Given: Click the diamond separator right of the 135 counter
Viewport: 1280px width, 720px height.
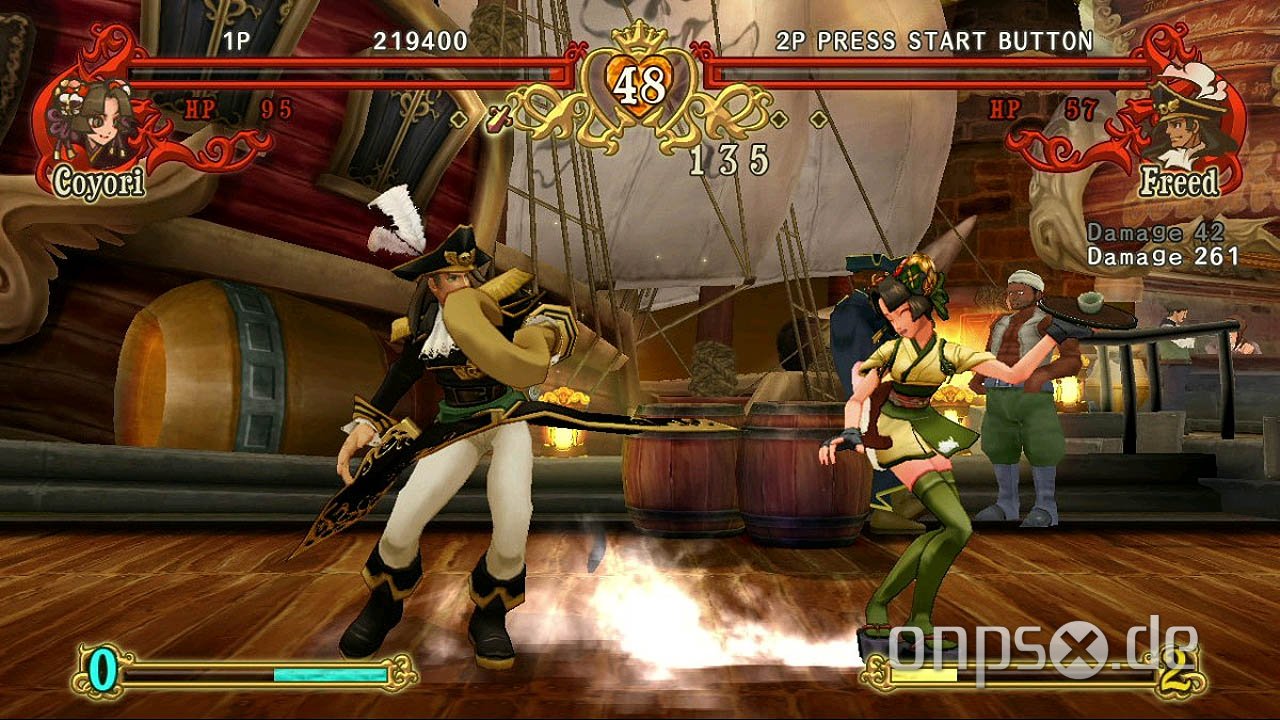Looking at the screenshot, I should (777, 117).
